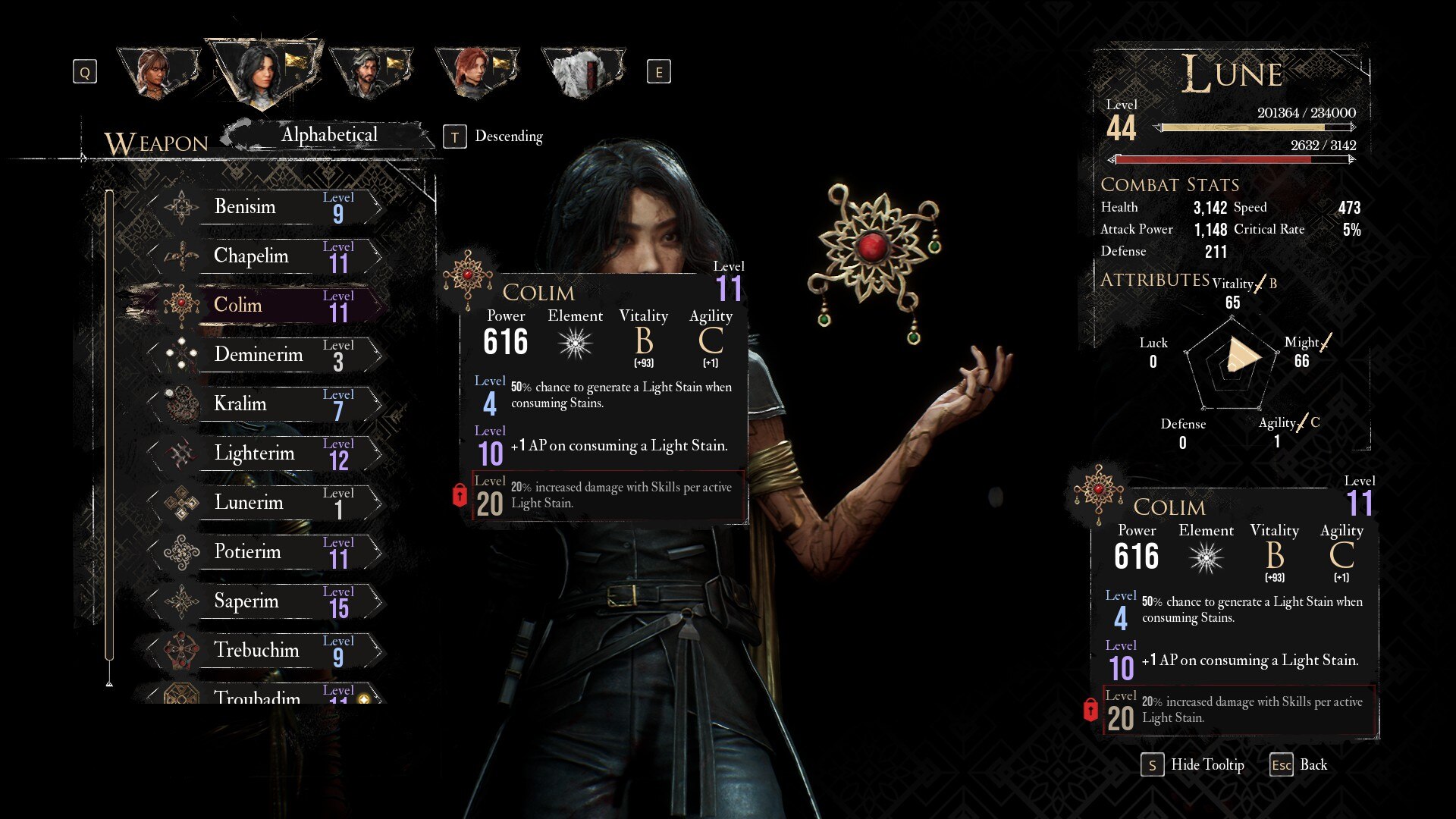
Task: Choose the Chapelim weapon row
Action: pos(265,256)
